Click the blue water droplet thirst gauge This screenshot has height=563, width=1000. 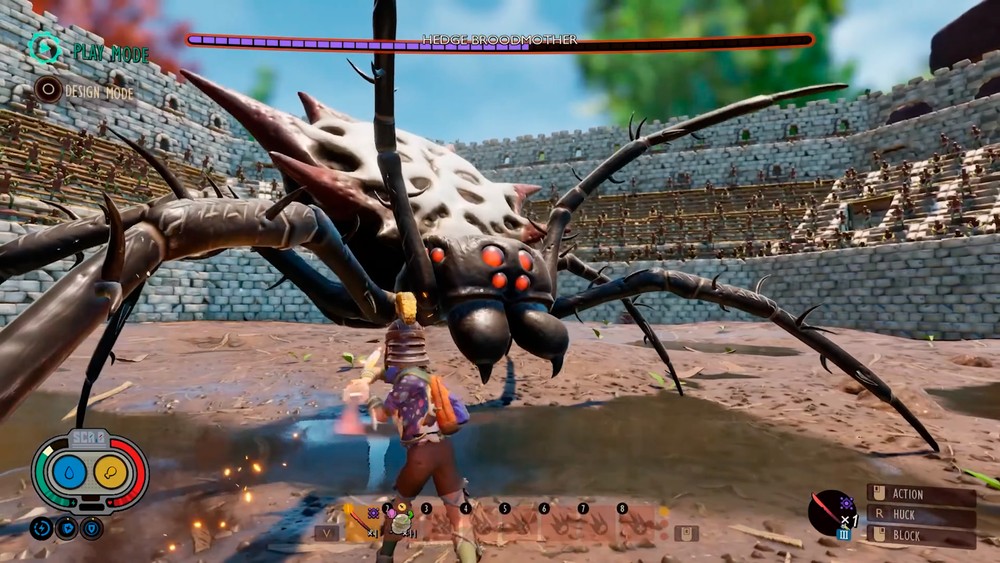tap(70, 472)
